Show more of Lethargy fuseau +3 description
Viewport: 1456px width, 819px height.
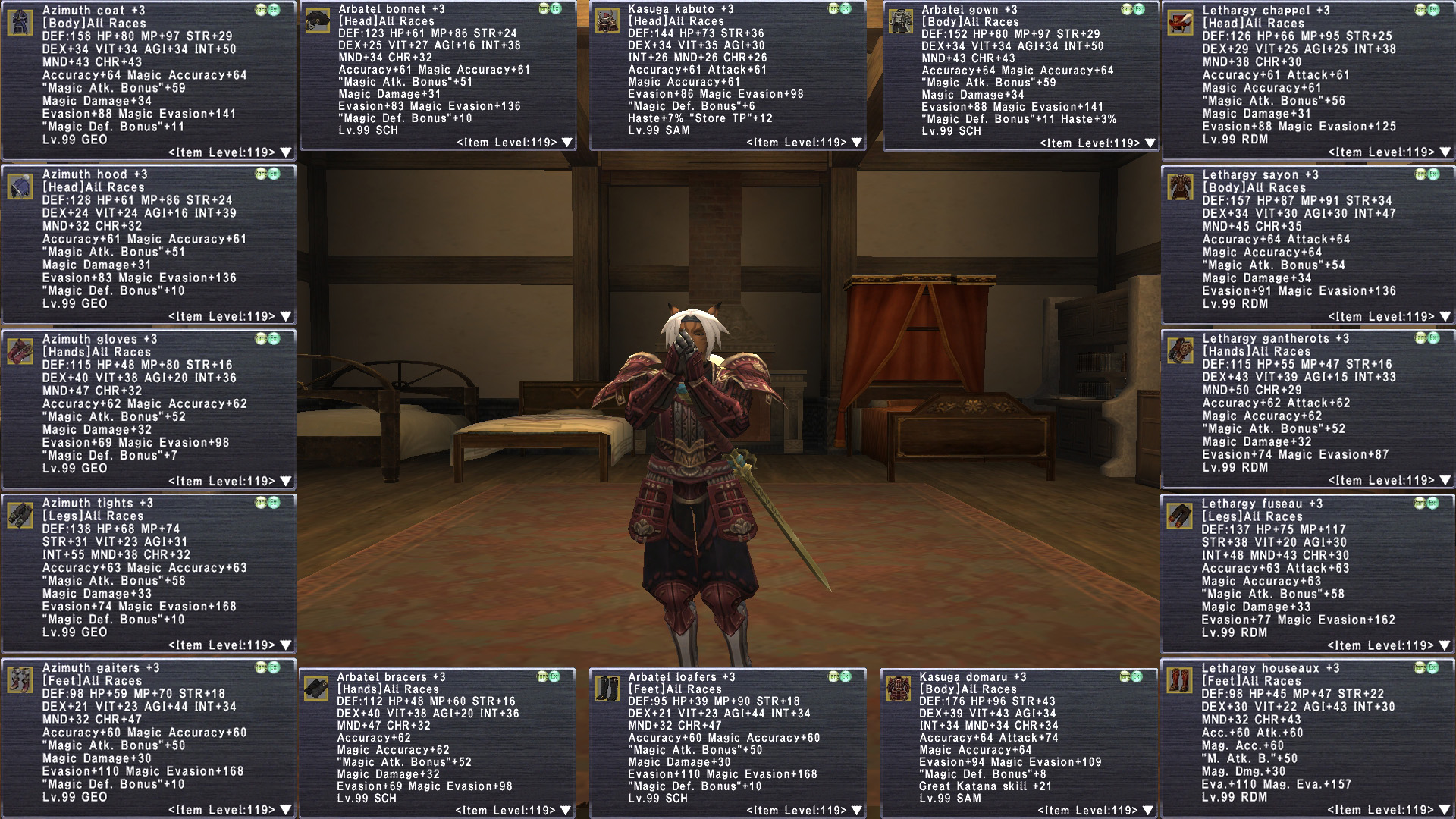pyautogui.click(x=1445, y=645)
